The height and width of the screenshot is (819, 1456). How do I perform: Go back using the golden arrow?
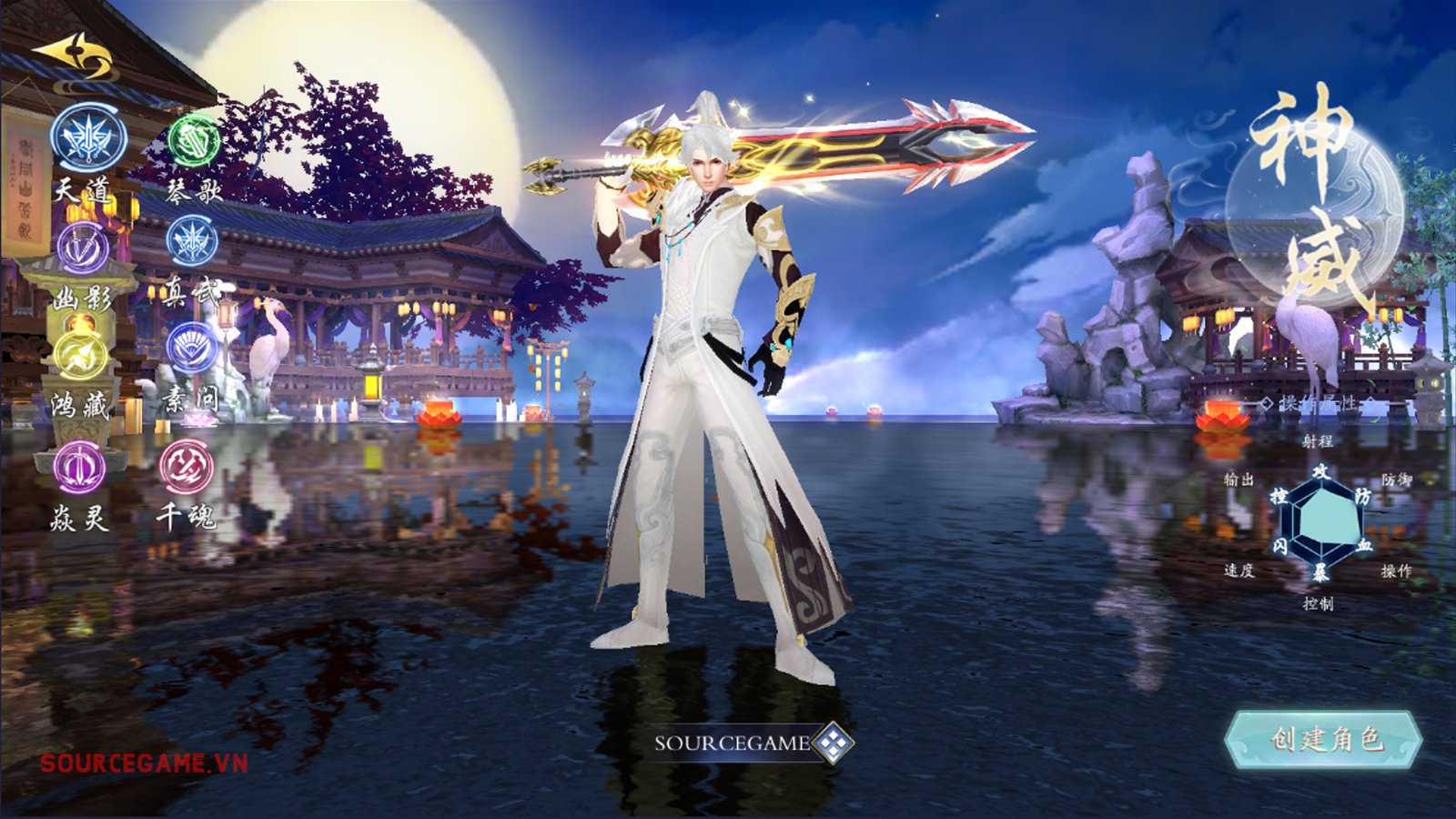[x=75, y=58]
